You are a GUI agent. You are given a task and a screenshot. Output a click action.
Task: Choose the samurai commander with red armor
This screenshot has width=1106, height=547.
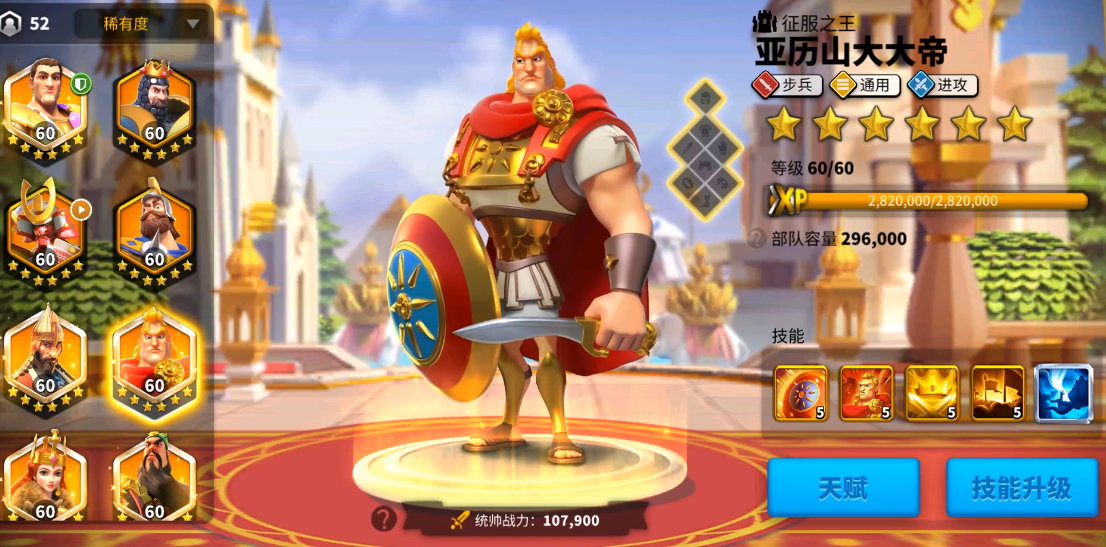(45, 226)
